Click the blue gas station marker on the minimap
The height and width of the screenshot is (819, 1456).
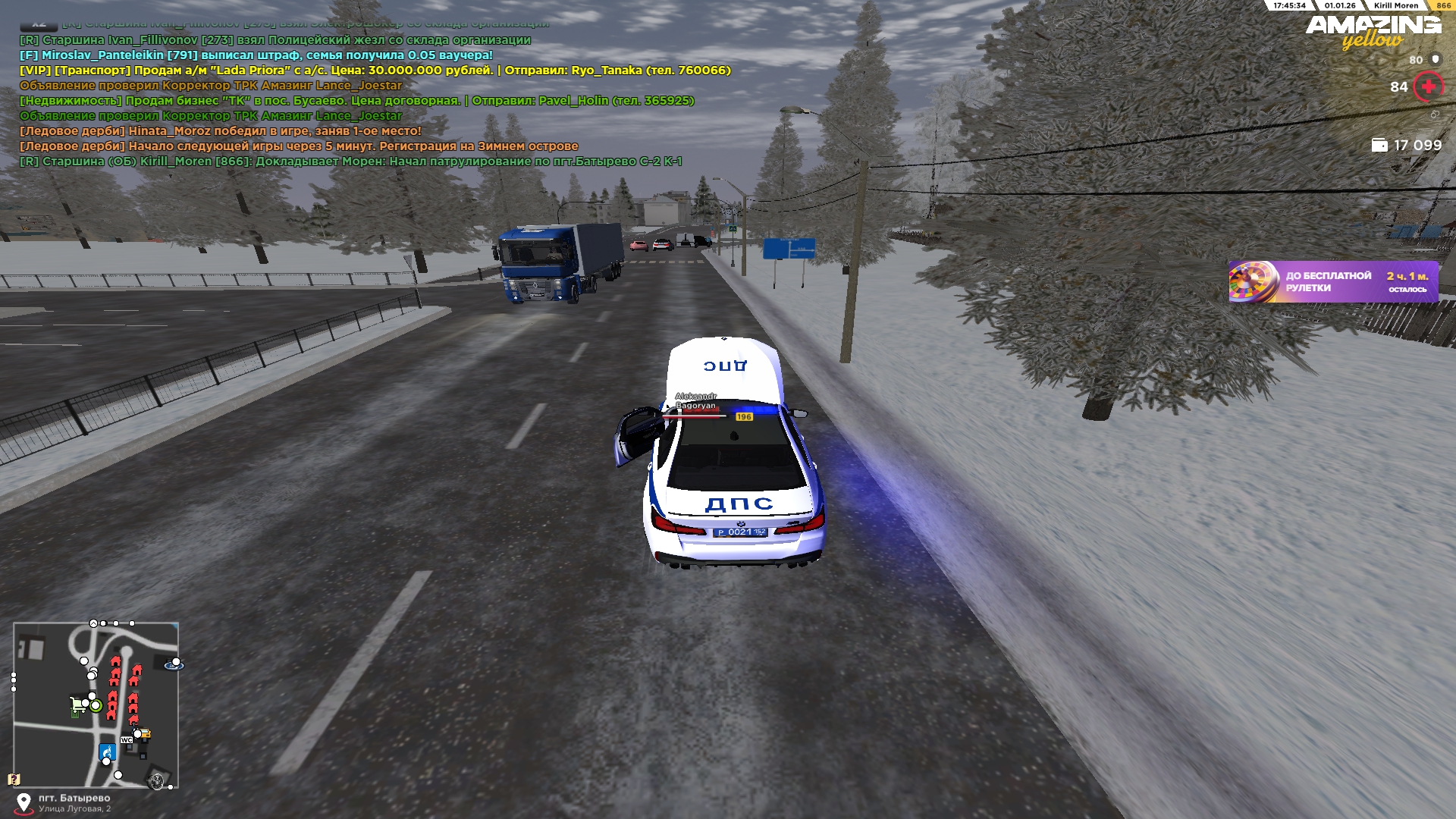click(107, 752)
